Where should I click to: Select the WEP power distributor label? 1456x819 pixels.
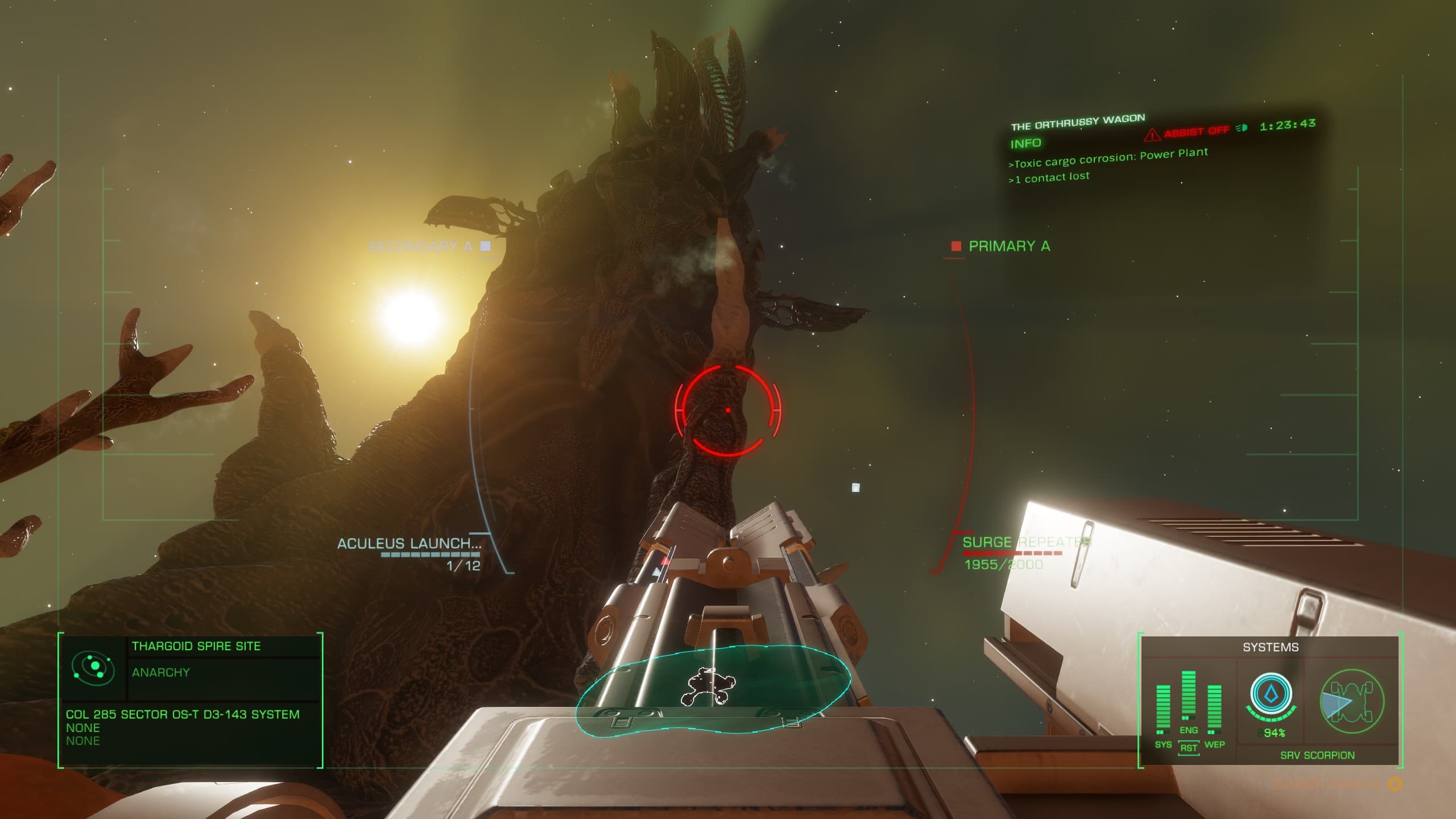click(1214, 744)
